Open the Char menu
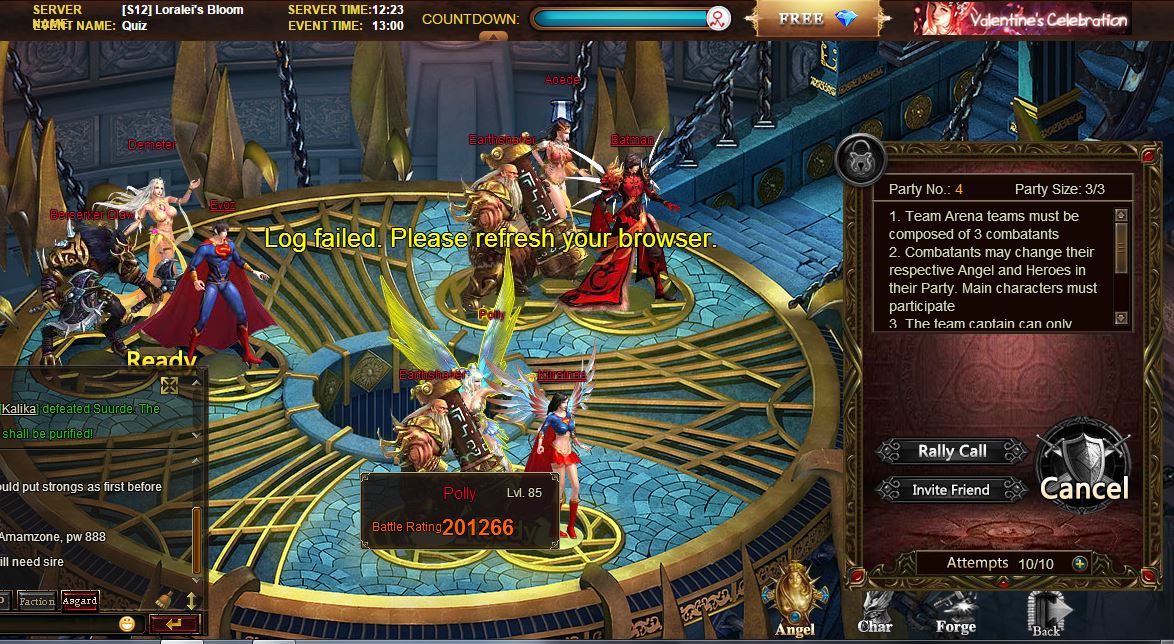This screenshot has height=644, width=1174. (875, 612)
